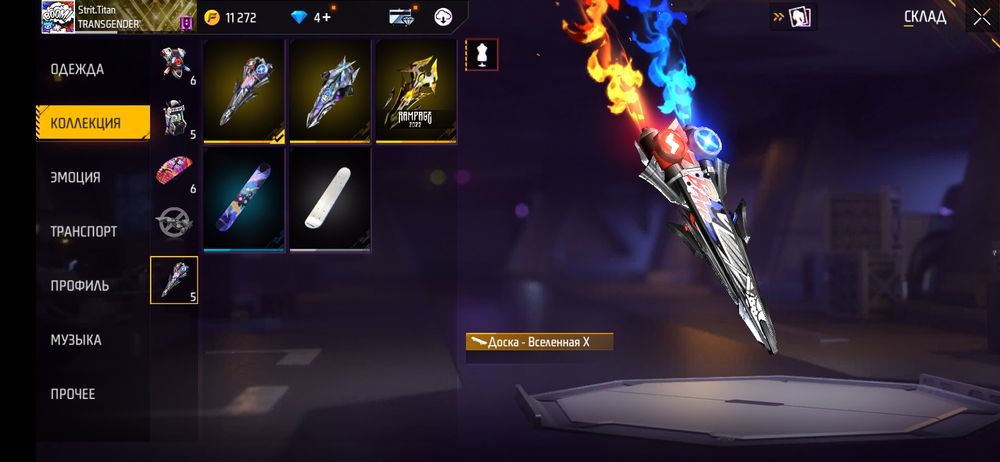This screenshot has height=462, width=1000.
Task: Show the Прочее category
Action: pyautogui.click(x=73, y=393)
